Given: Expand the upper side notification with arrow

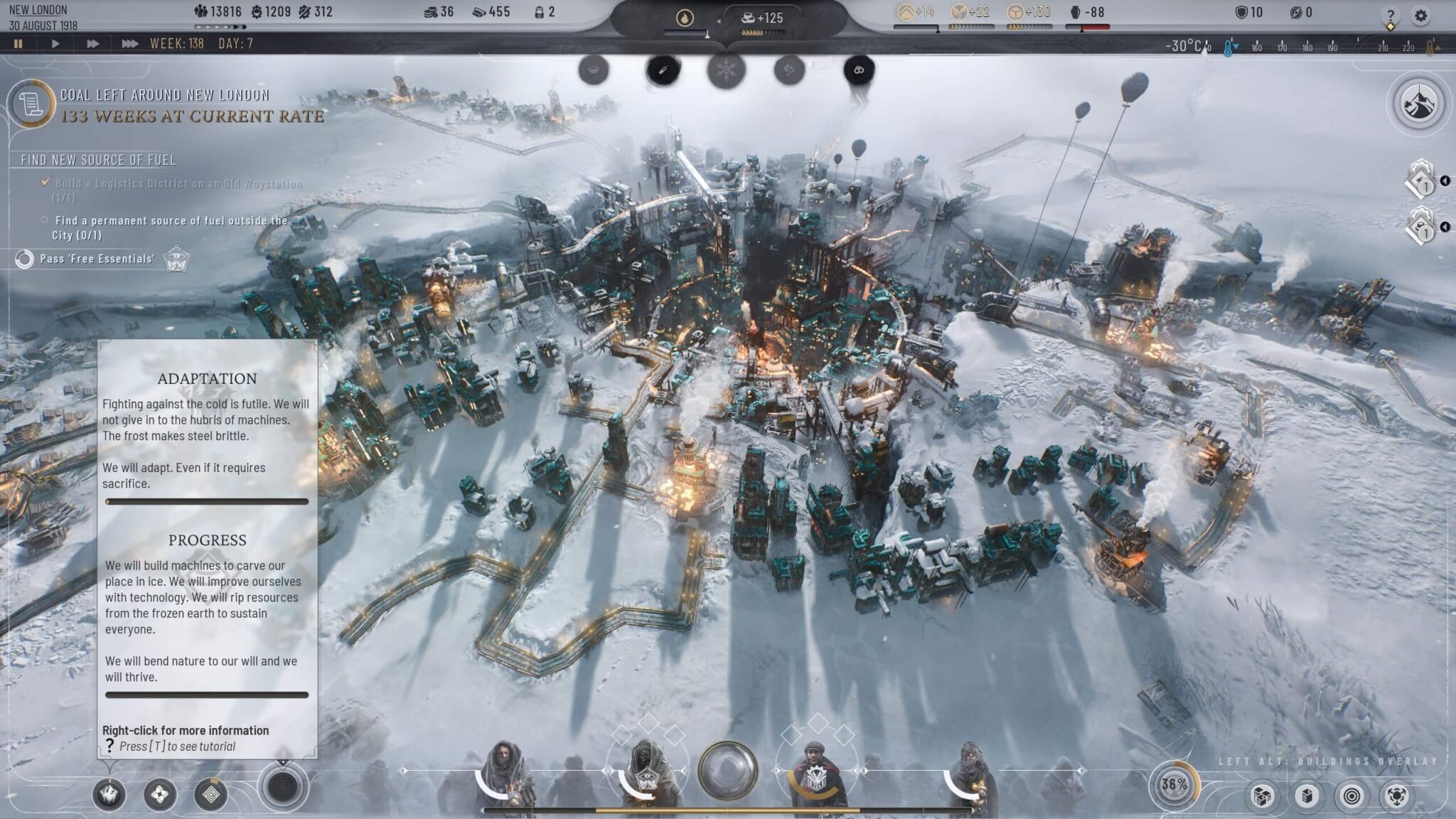Looking at the screenshot, I should pos(1445,181).
